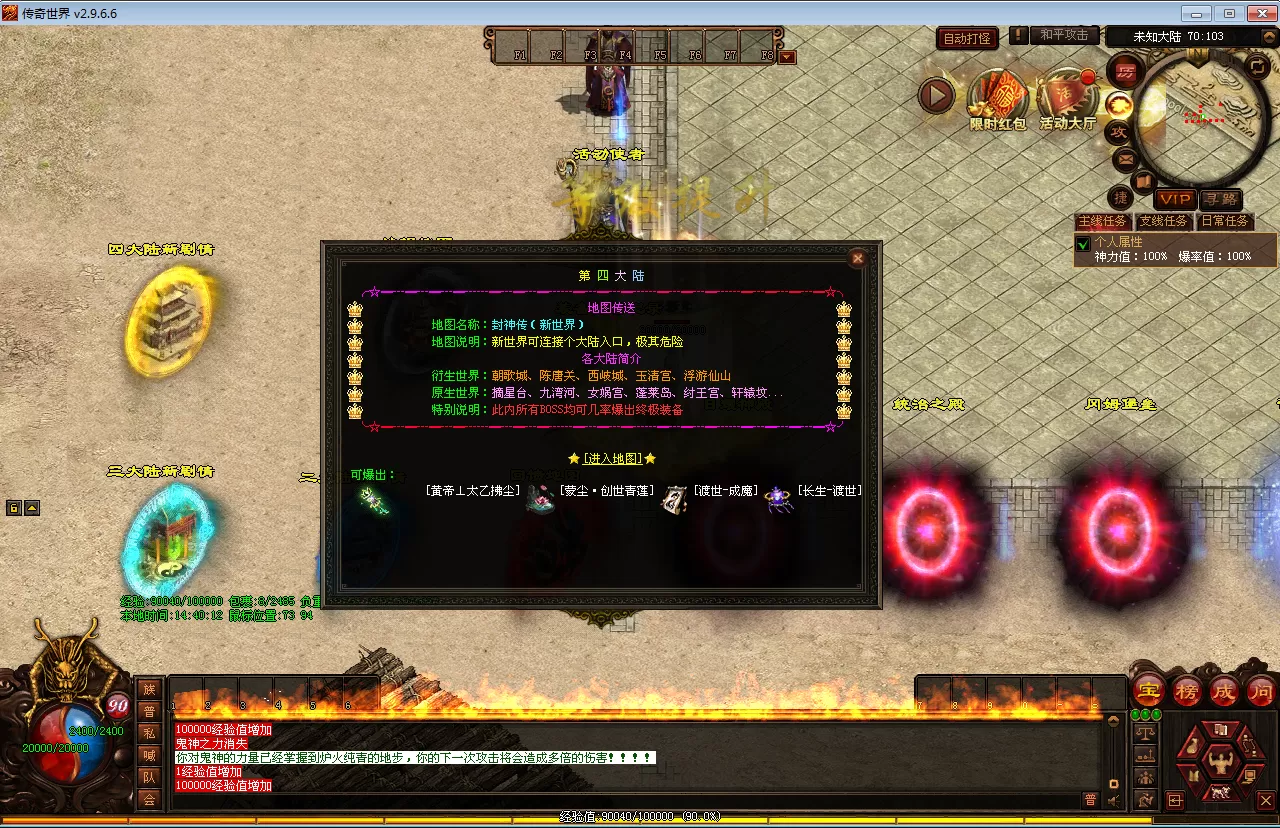Switch to the 主线任务 tab
This screenshot has height=828, width=1280.
(1102, 221)
